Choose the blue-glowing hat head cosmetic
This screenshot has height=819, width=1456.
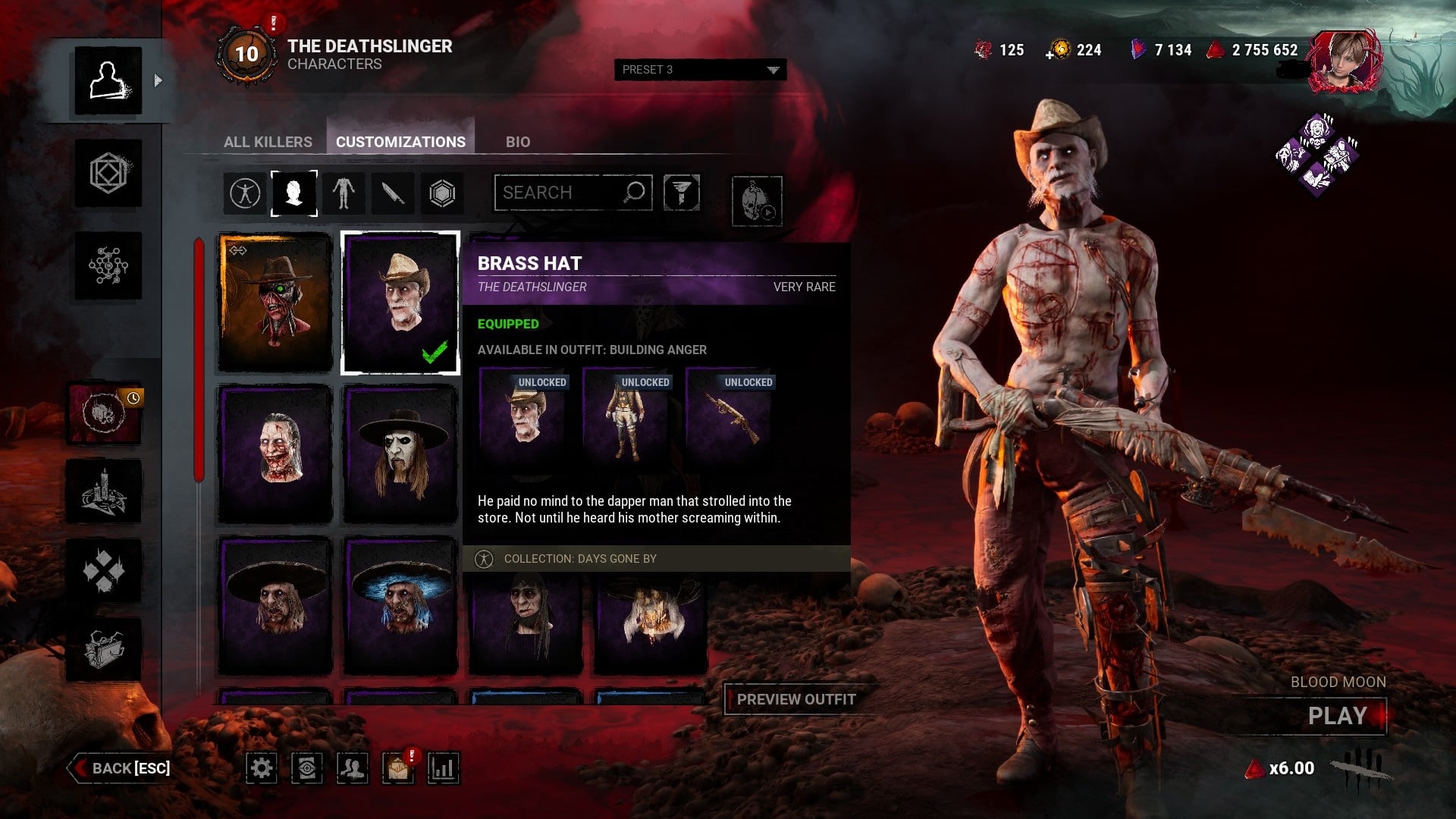tap(400, 605)
